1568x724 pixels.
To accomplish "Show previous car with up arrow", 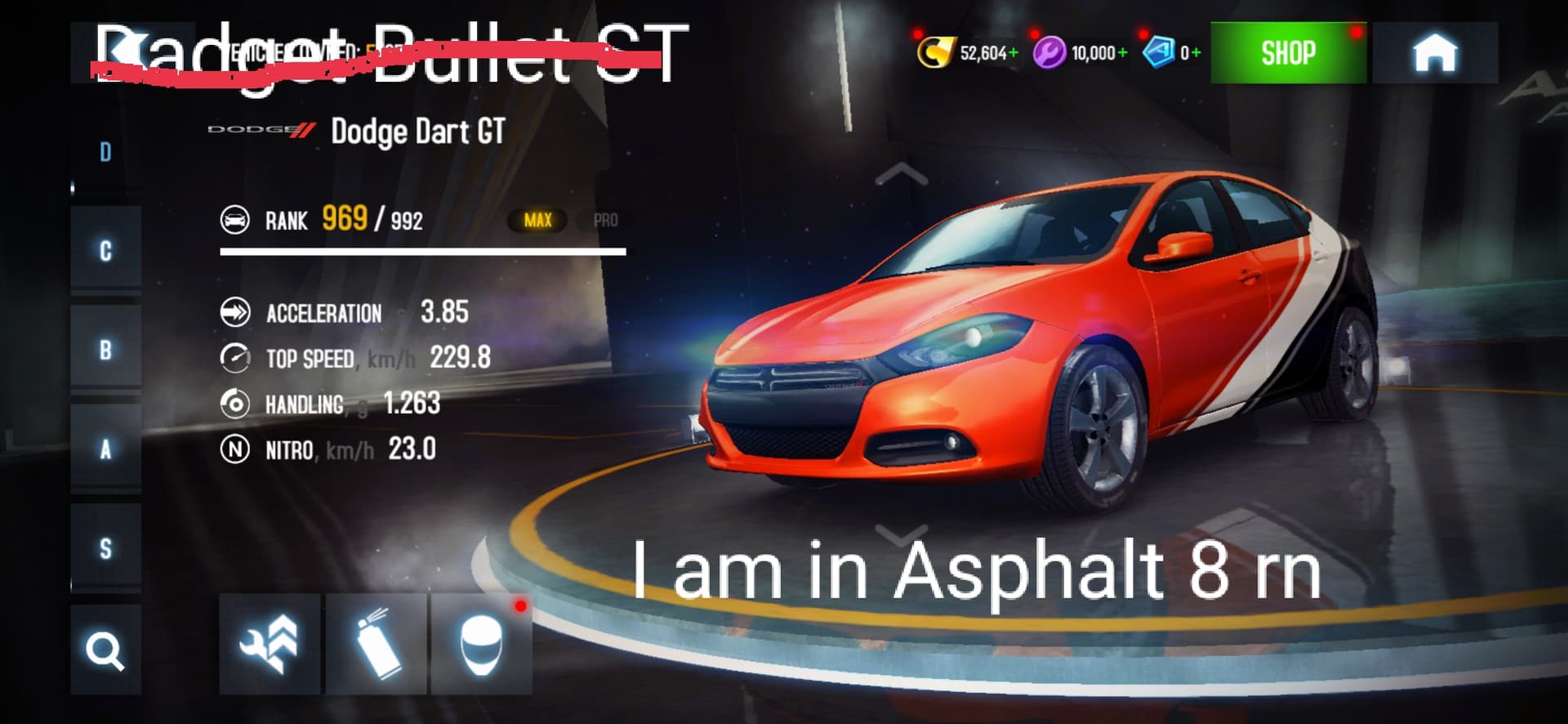I will [x=901, y=174].
